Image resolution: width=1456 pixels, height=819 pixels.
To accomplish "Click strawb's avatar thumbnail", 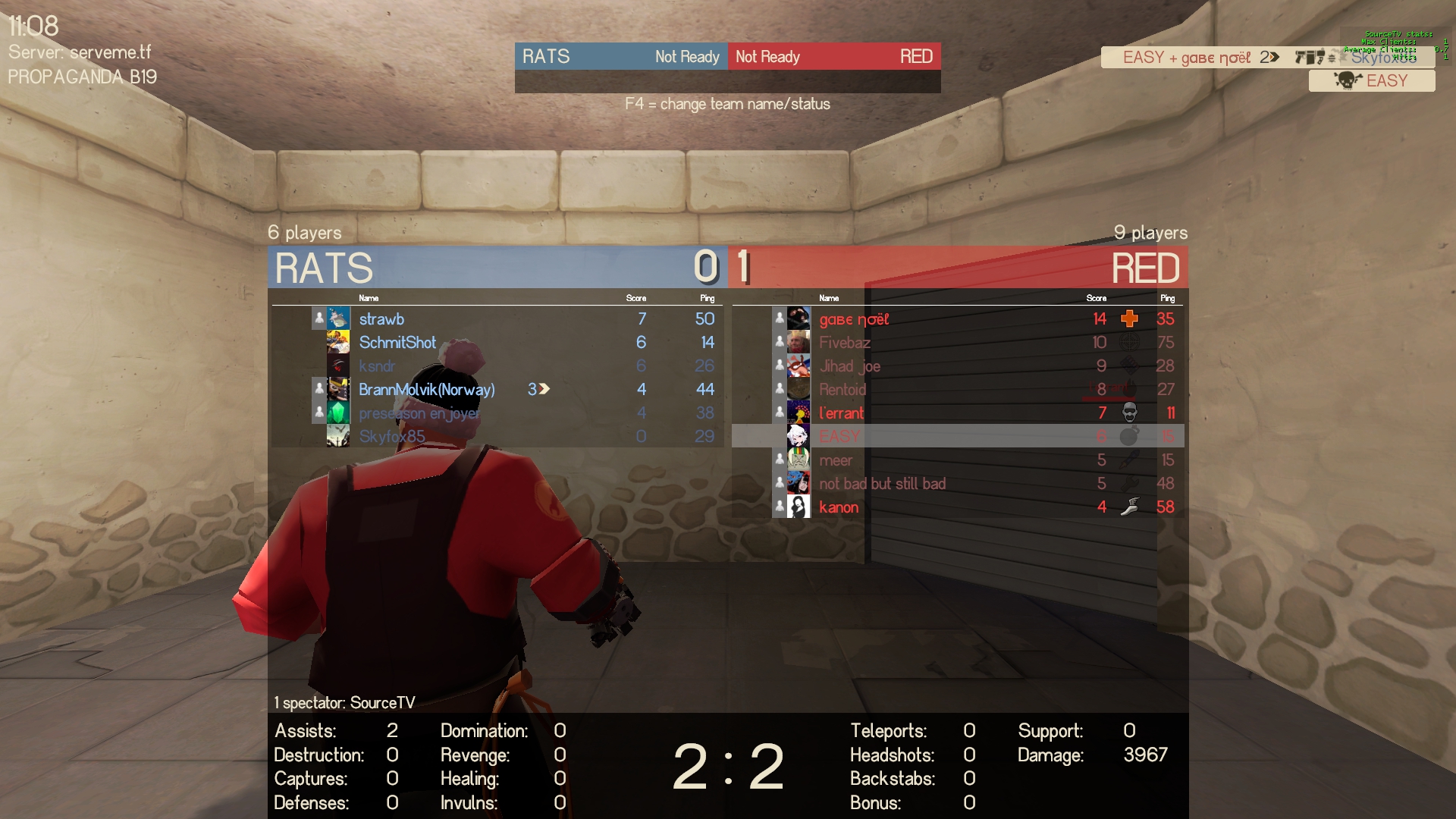I will 338,318.
